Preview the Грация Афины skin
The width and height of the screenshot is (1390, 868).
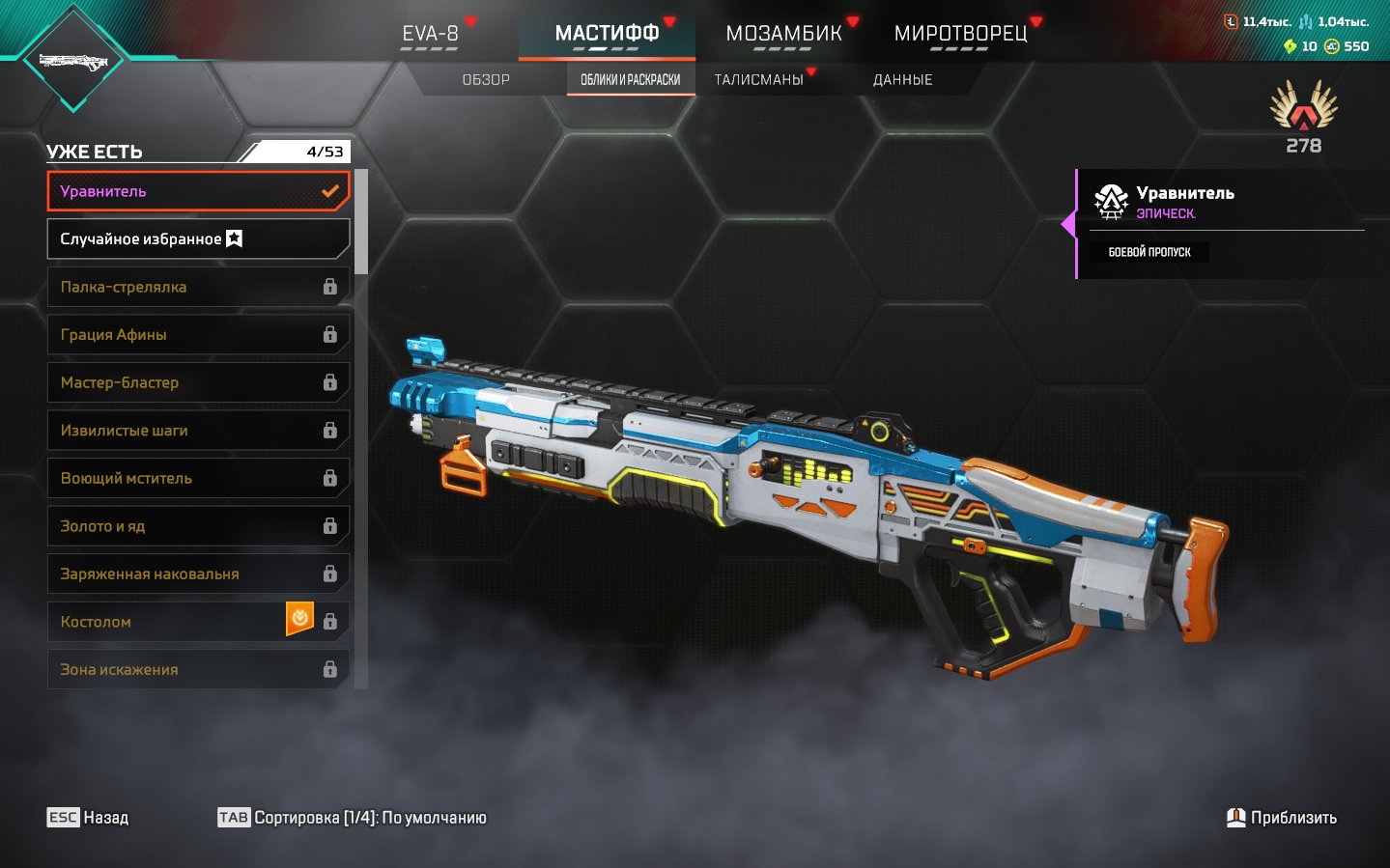[198, 334]
